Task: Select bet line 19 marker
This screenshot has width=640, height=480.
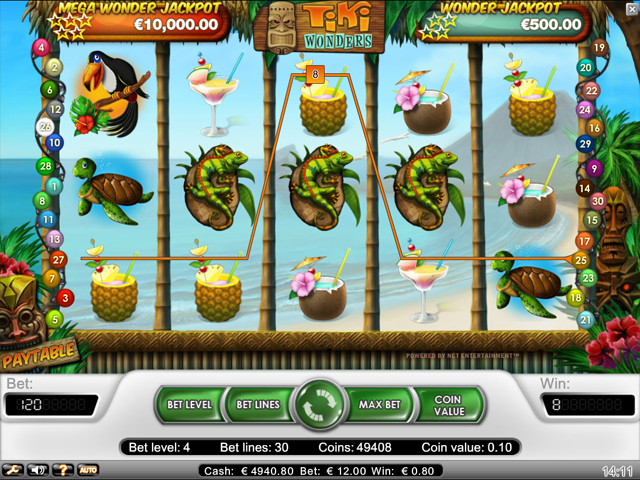Action: pyautogui.click(x=599, y=47)
